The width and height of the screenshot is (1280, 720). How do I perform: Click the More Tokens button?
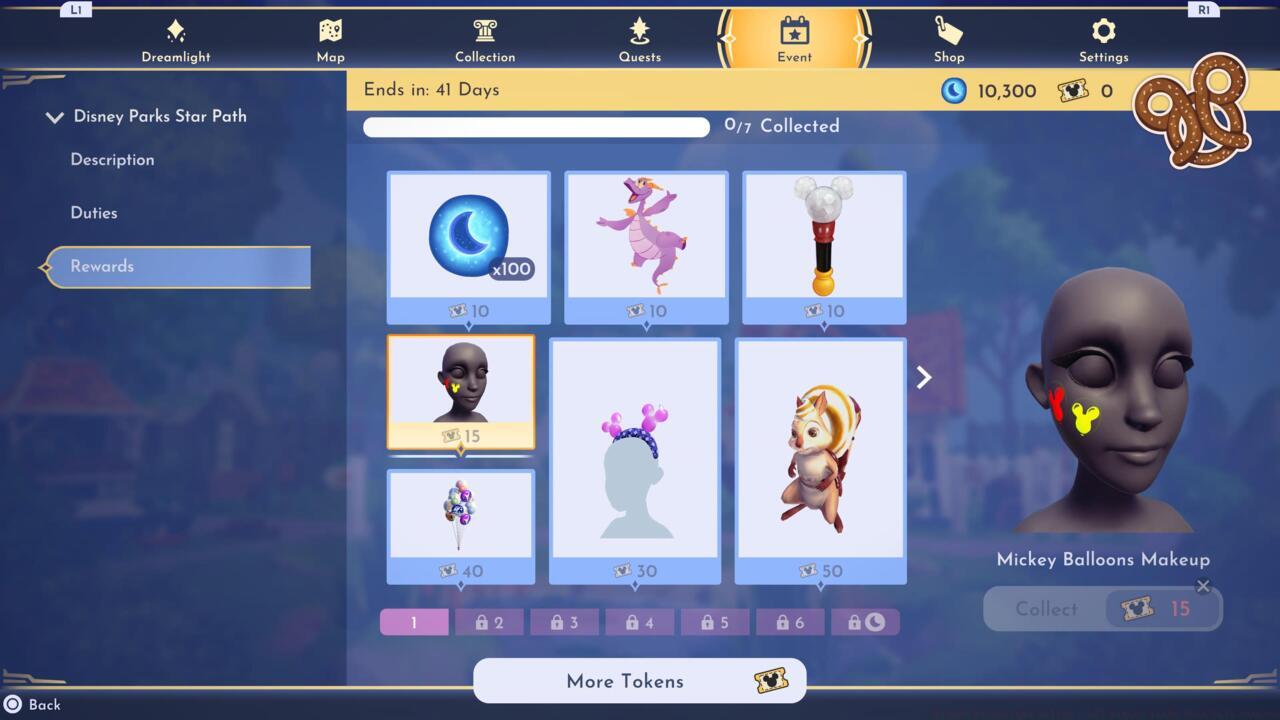click(639, 681)
